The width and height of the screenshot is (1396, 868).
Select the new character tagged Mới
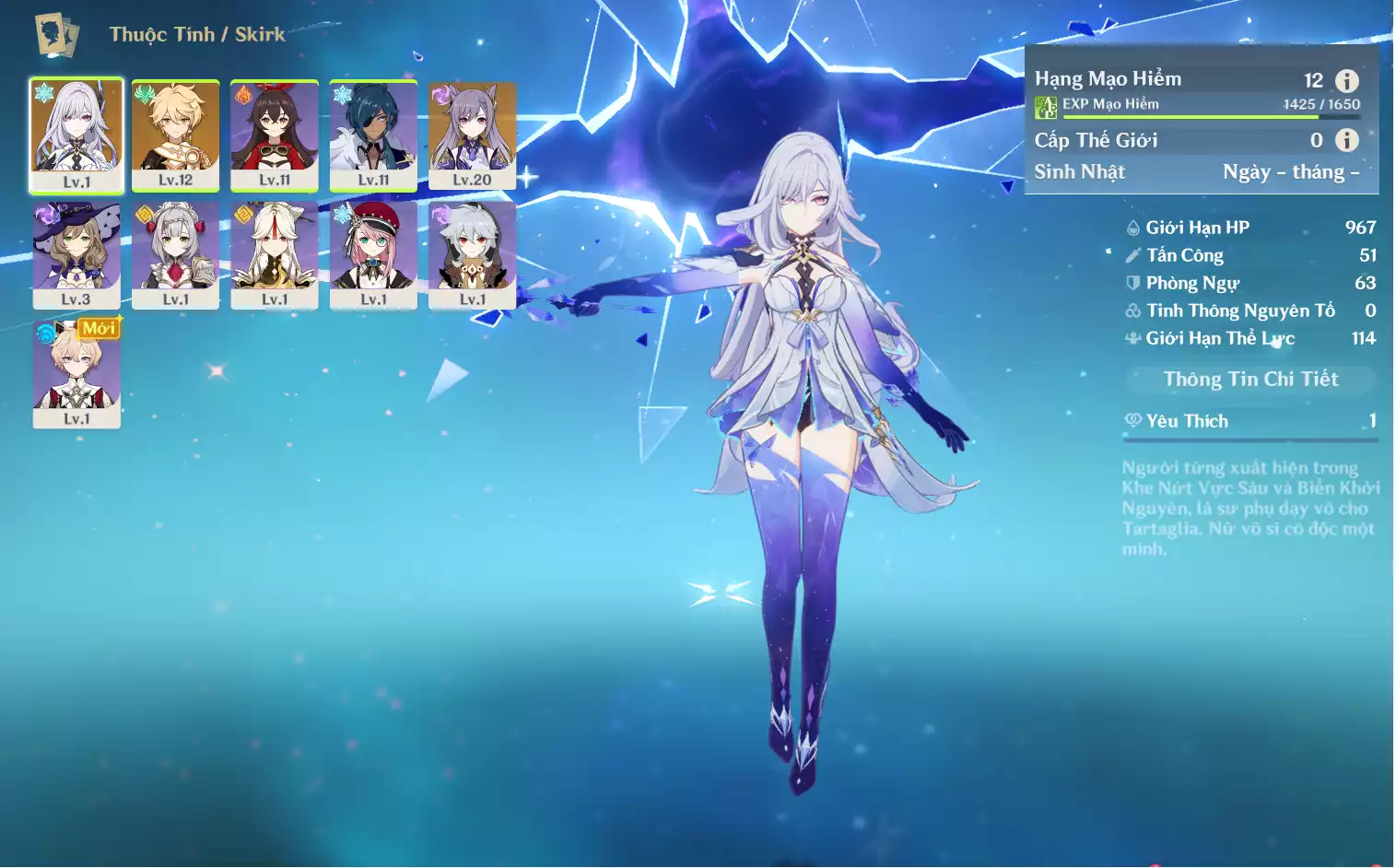76,373
